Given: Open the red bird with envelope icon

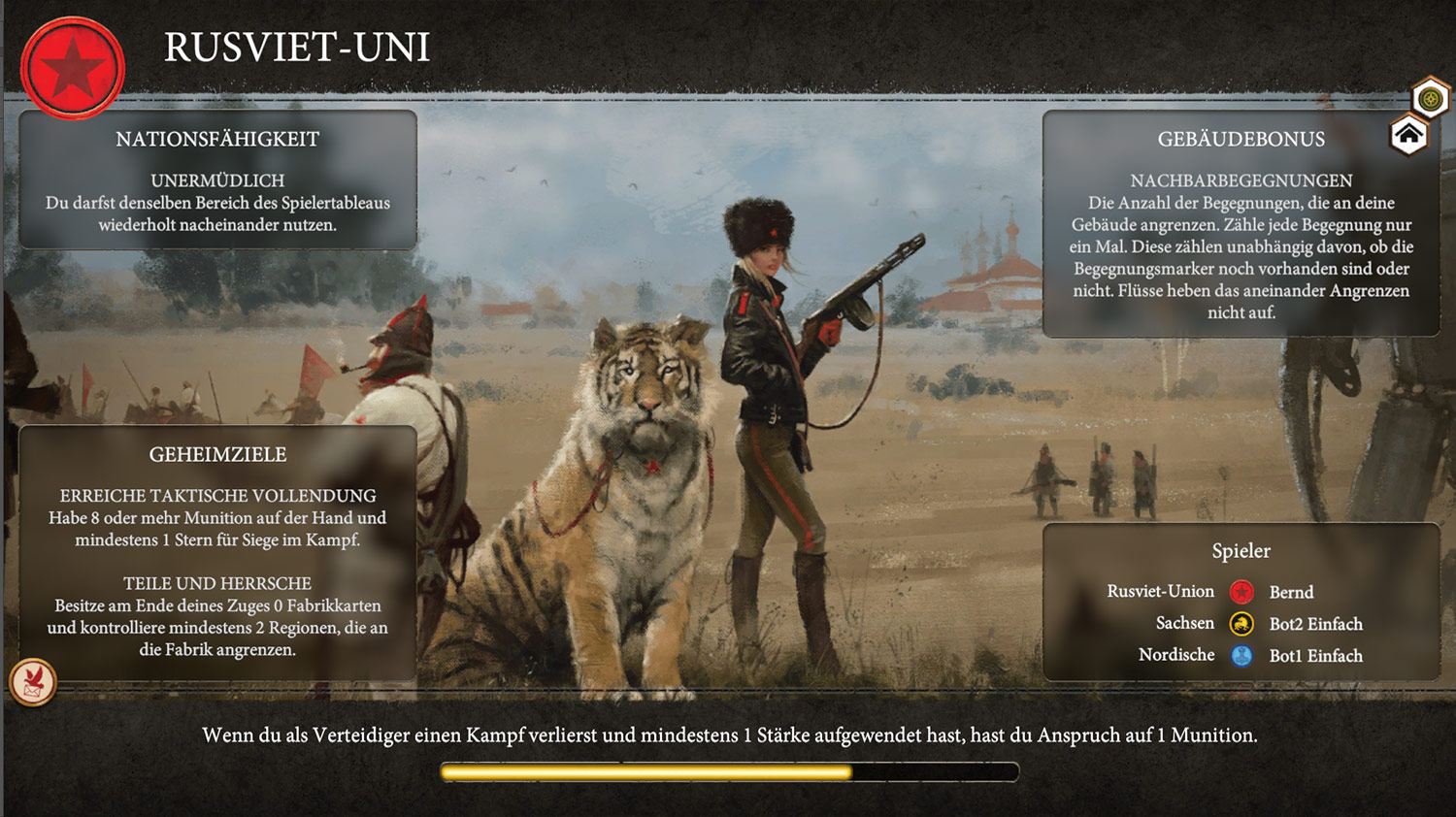Looking at the screenshot, I should pyautogui.click(x=33, y=681).
